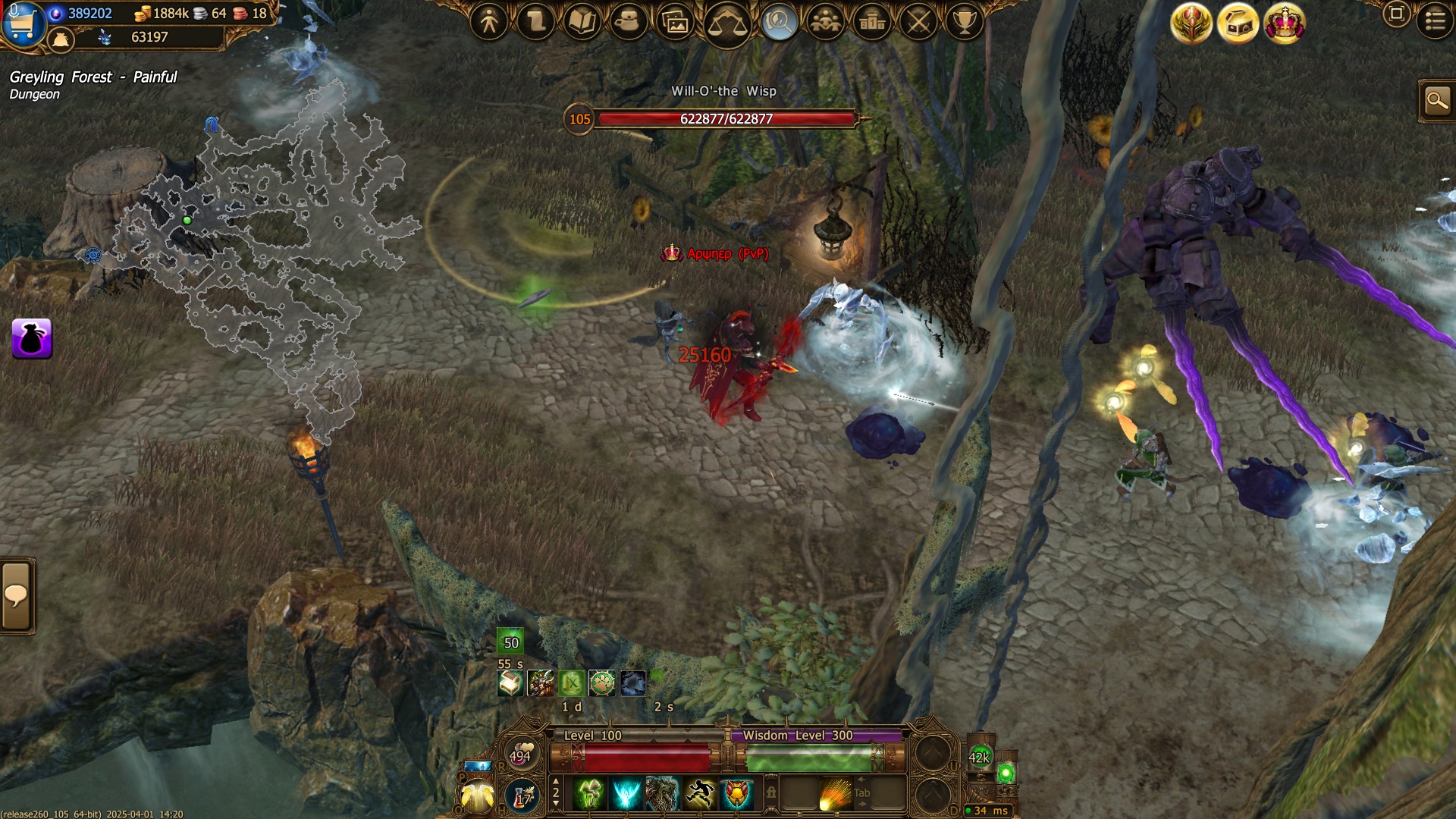Toggle fullscreen with the square frame button
The image size is (1456, 819).
pos(1396,14)
